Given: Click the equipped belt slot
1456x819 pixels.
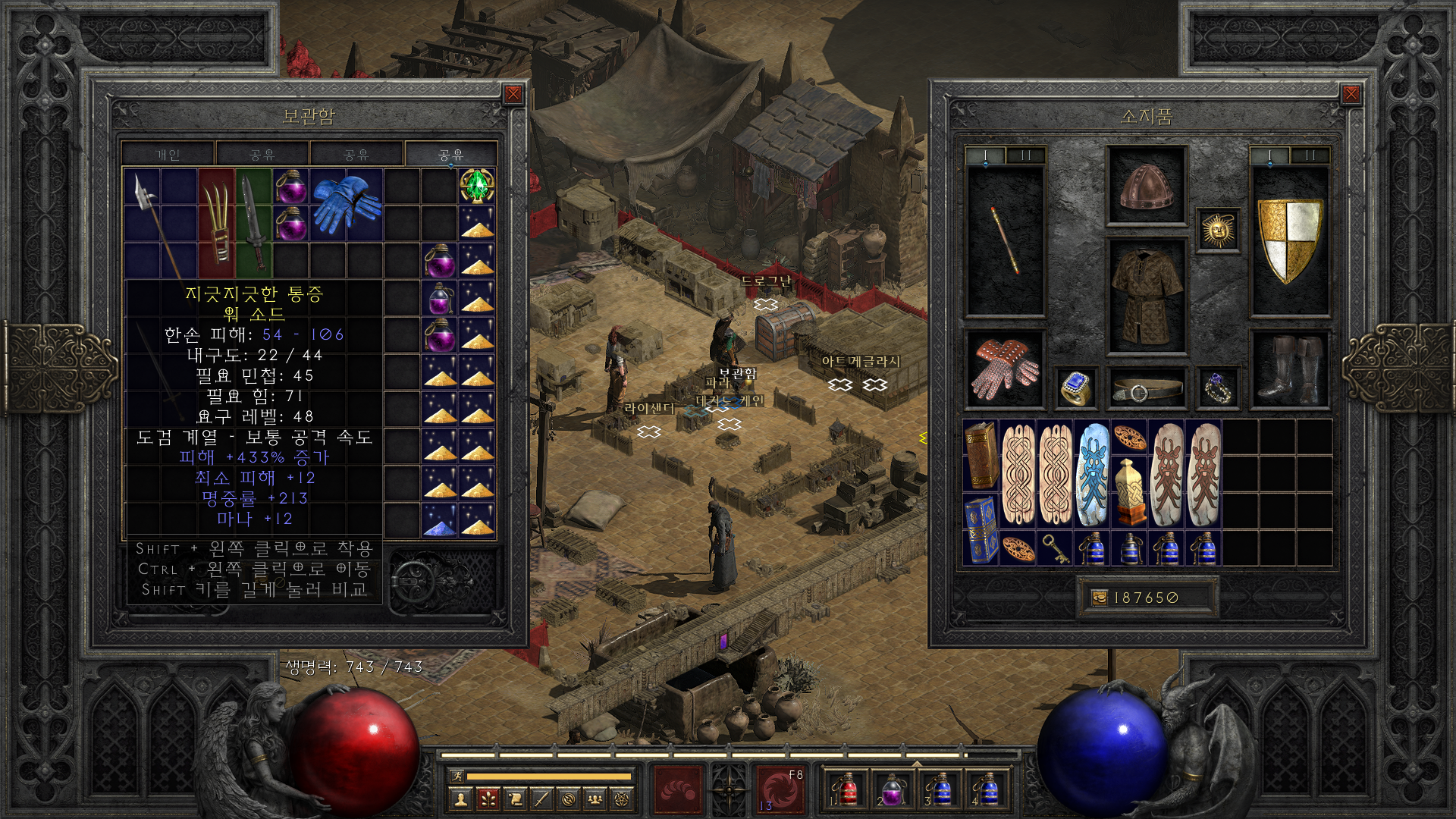Looking at the screenshot, I should click(x=1146, y=388).
